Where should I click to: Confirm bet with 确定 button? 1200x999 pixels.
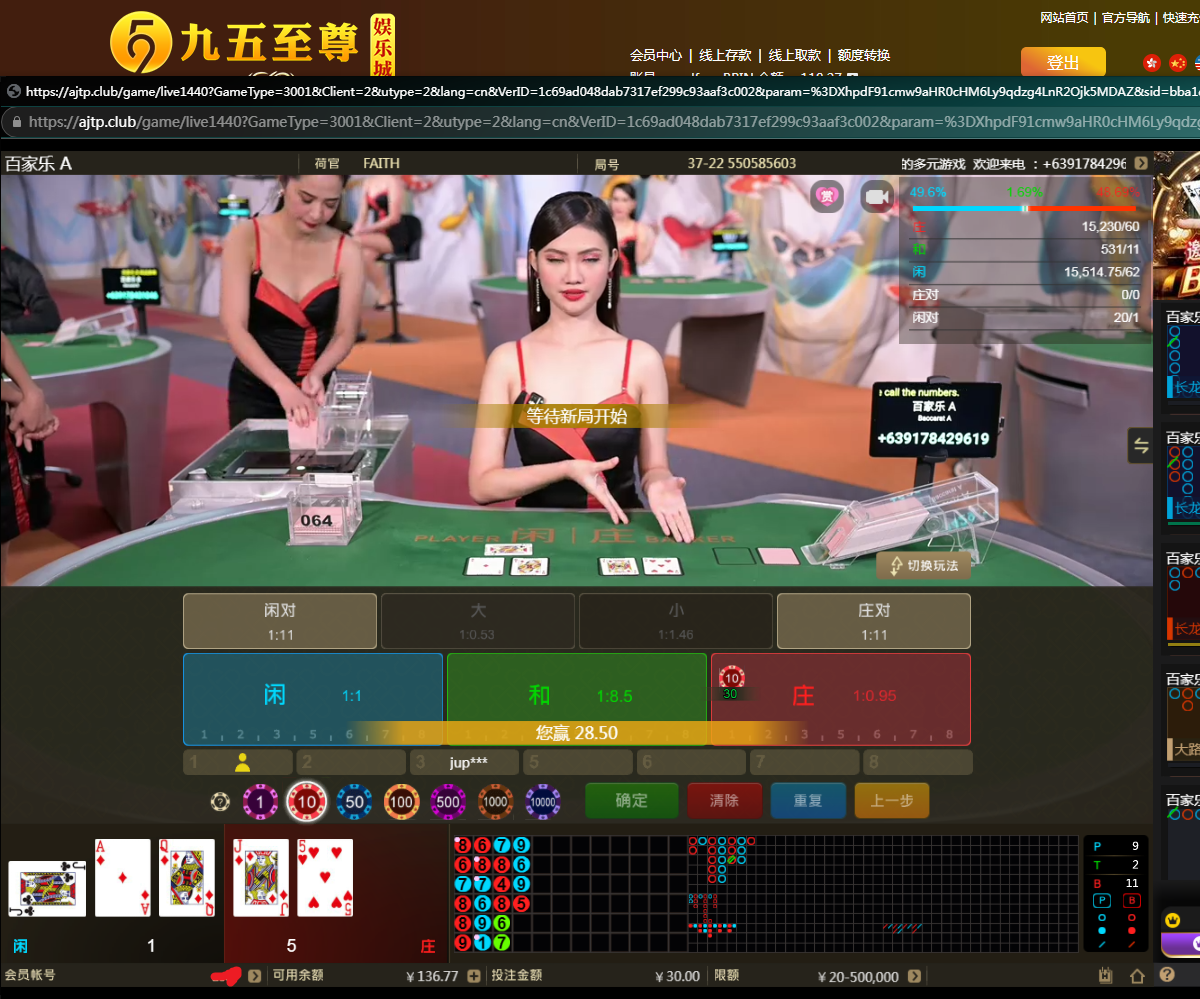click(x=631, y=800)
